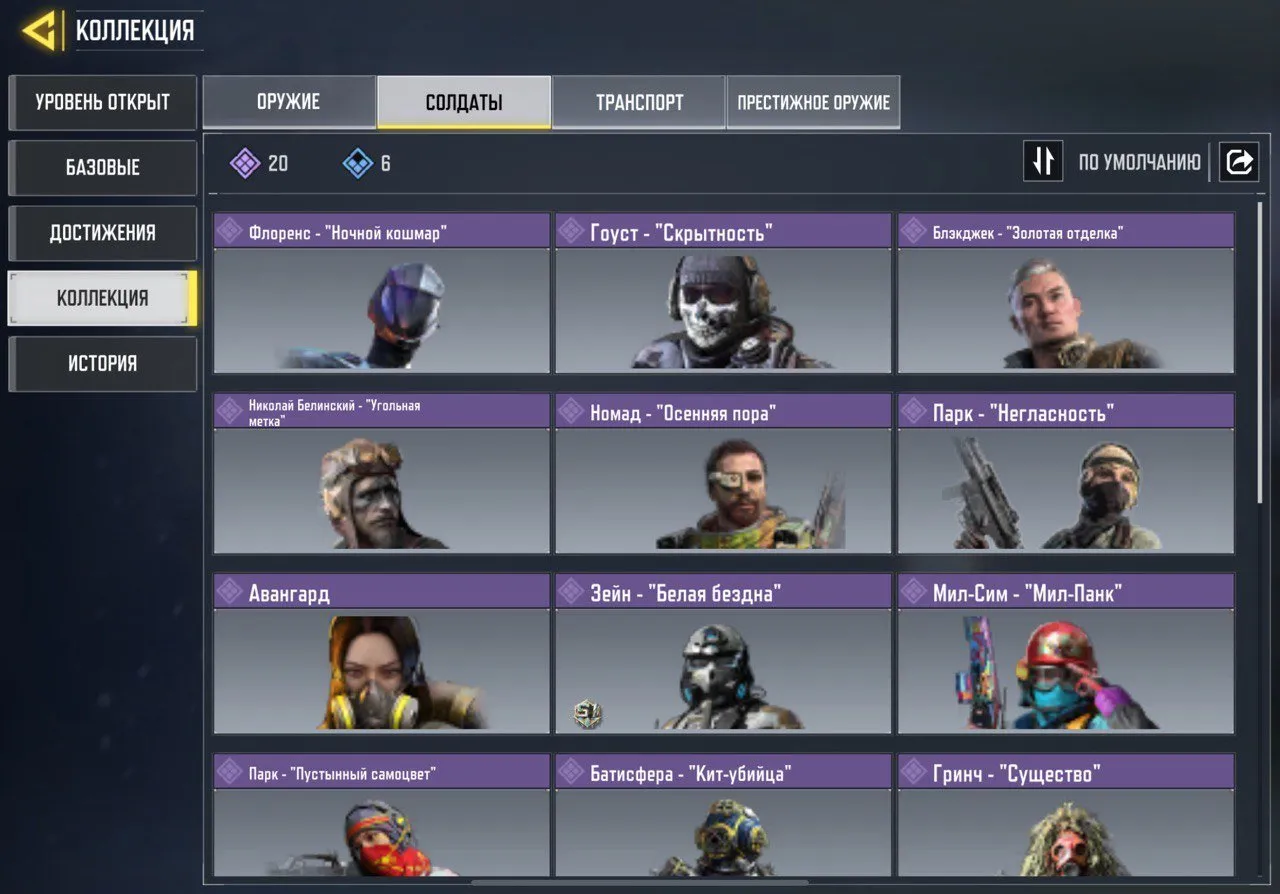
Task: Select ДОСТИЖЕНИЯ in the left sidebar
Action: point(102,232)
